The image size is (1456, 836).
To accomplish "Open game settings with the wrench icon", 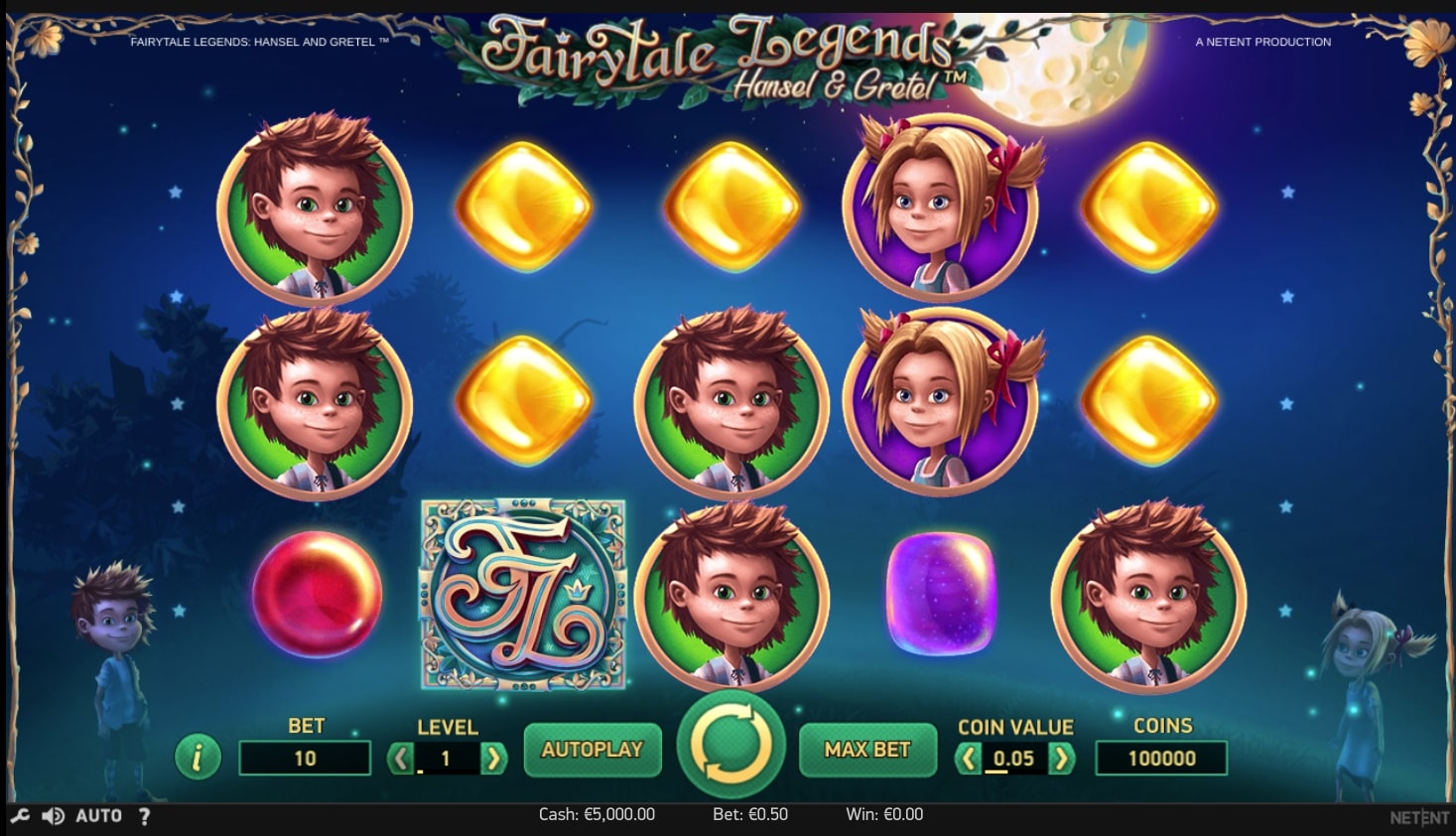I will pyautogui.click(x=20, y=816).
